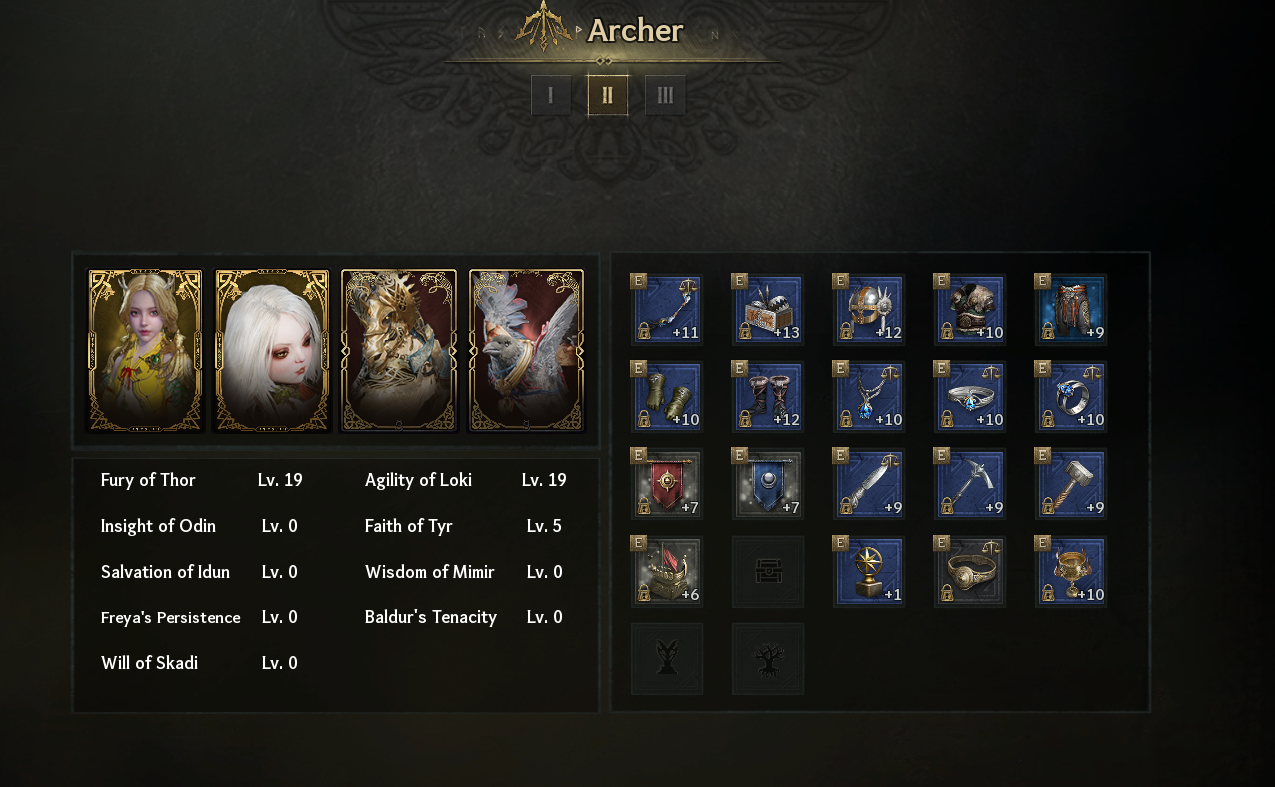The height and width of the screenshot is (787, 1275).
Task: Select the feathered bird mount card
Action: [x=526, y=350]
